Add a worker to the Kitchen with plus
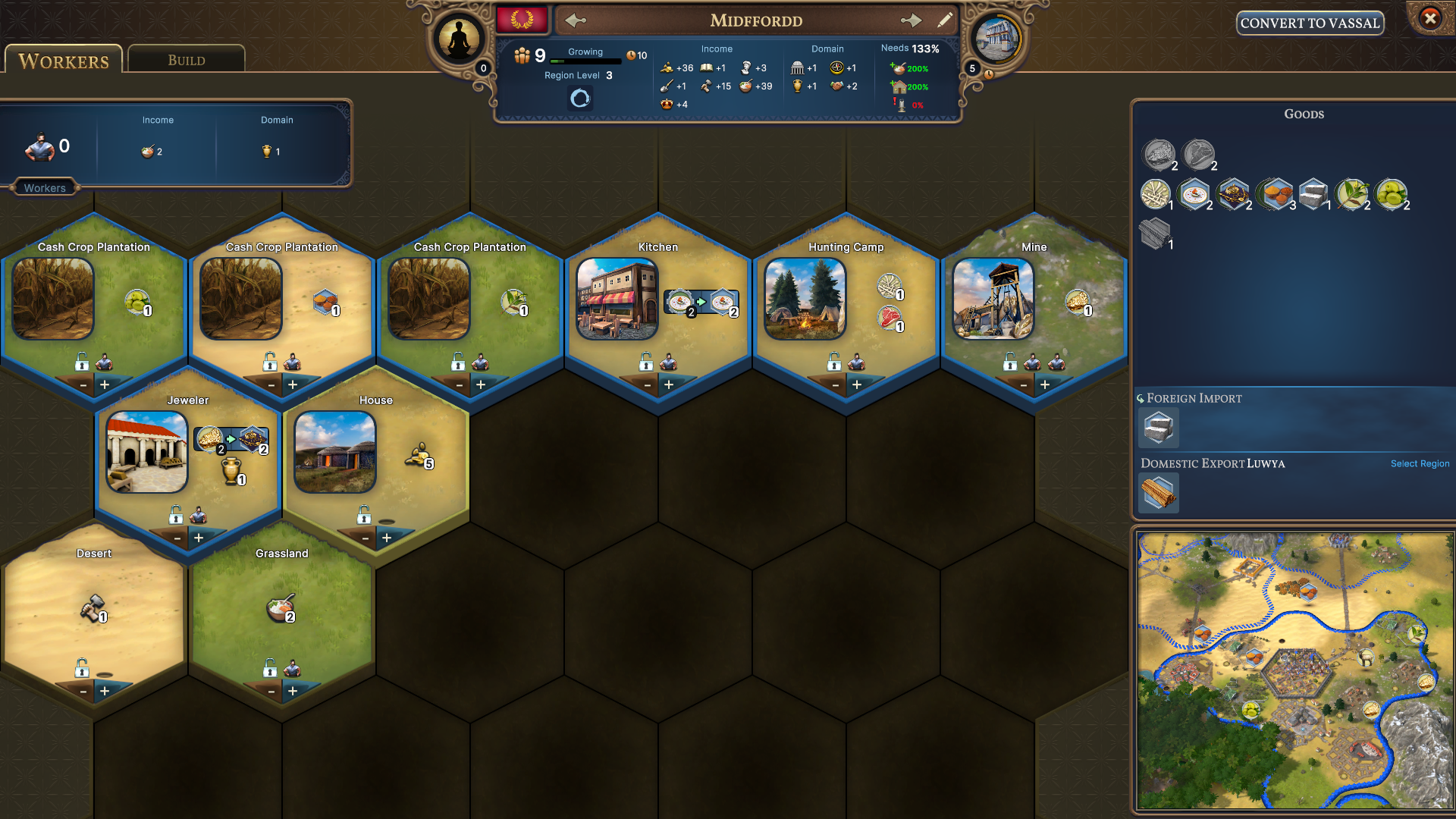1456x819 pixels. click(668, 384)
